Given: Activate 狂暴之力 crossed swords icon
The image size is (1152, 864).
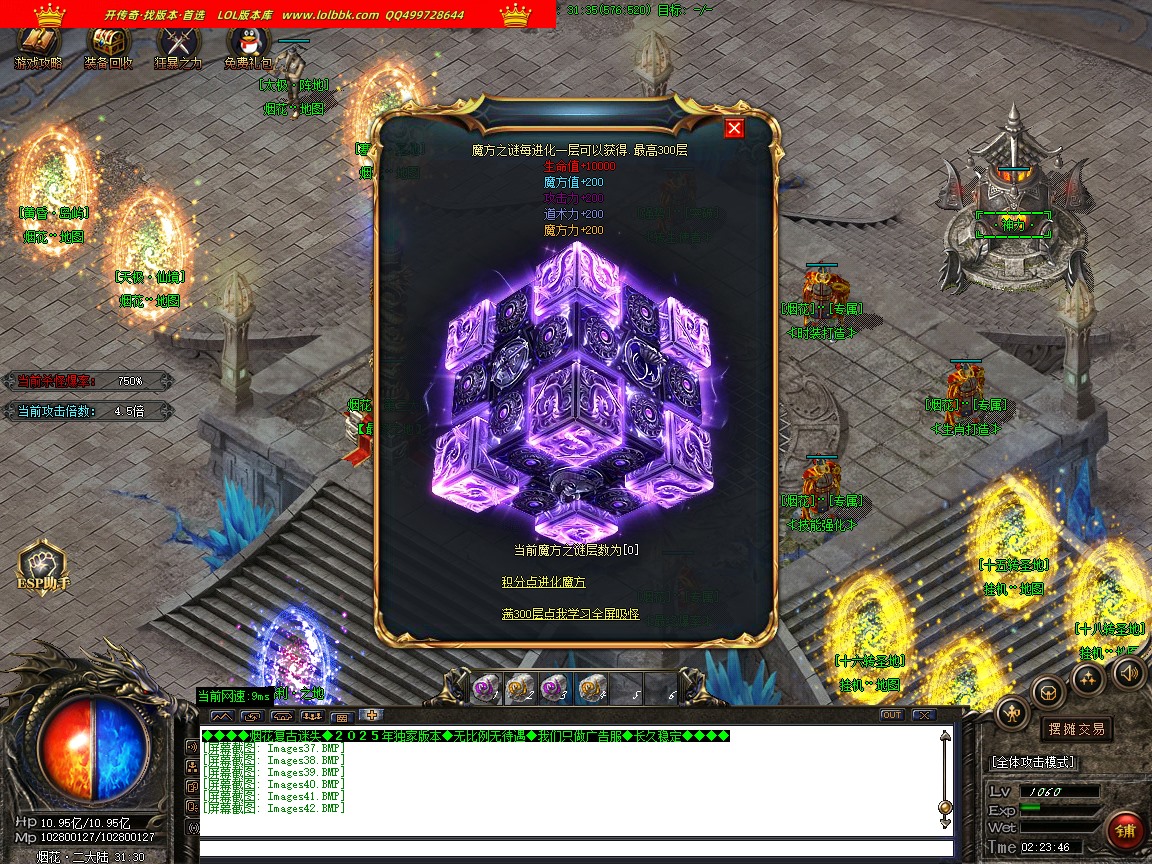Looking at the screenshot, I should (x=178, y=44).
